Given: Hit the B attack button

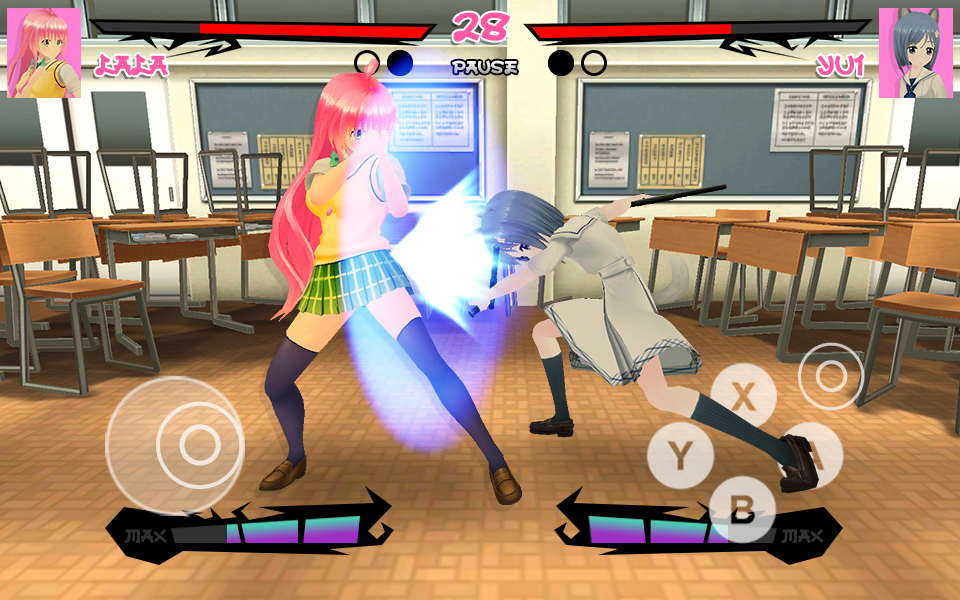Looking at the screenshot, I should [x=742, y=510].
